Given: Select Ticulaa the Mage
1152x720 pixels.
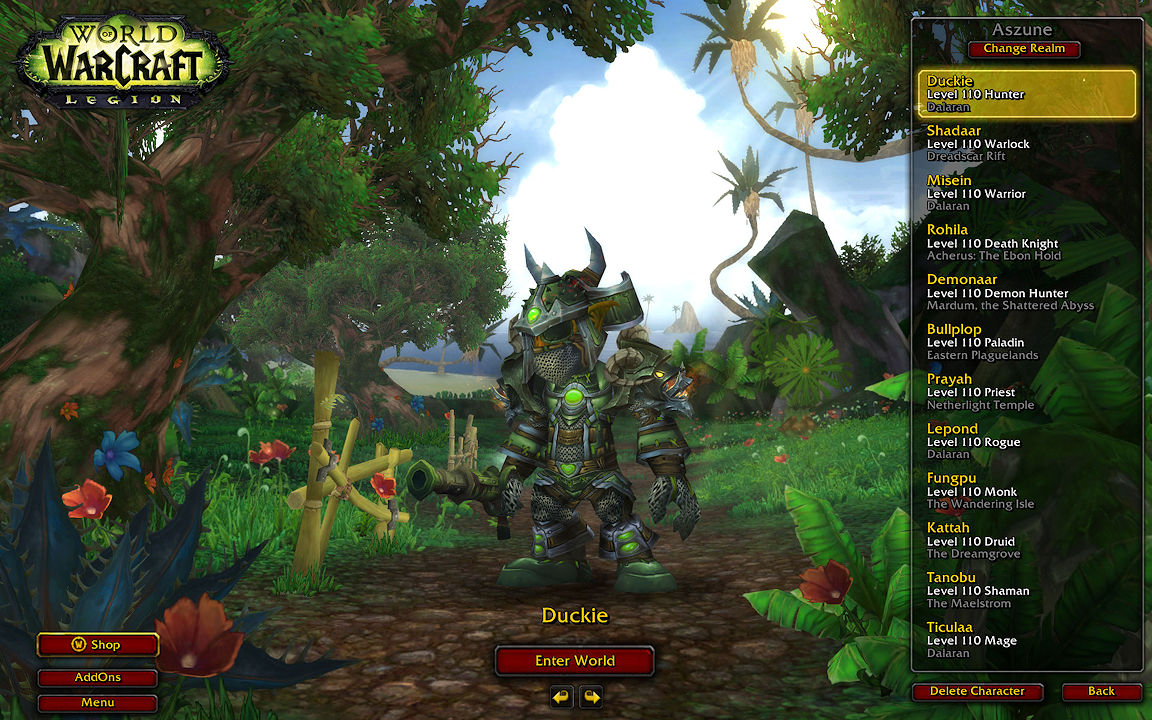Looking at the screenshot, I should tap(1027, 640).
